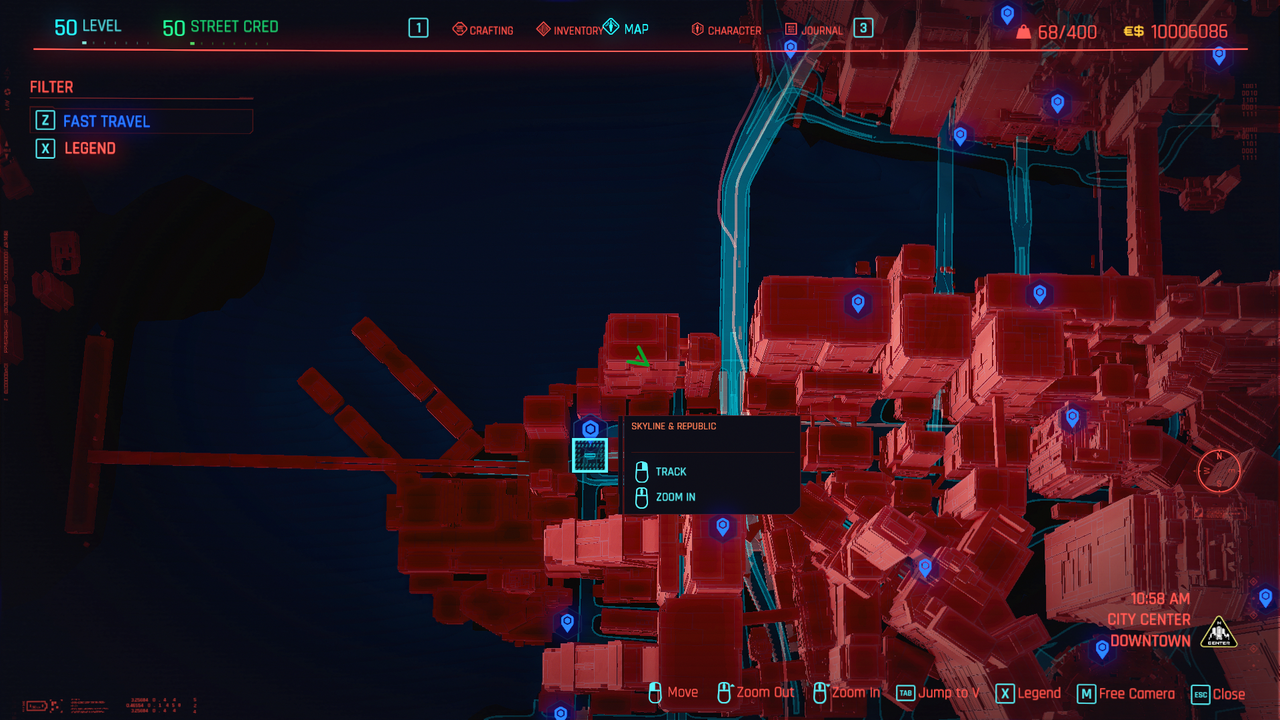The height and width of the screenshot is (720, 1280).
Task: Open the Crafting tab
Action: click(x=483, y=30)
